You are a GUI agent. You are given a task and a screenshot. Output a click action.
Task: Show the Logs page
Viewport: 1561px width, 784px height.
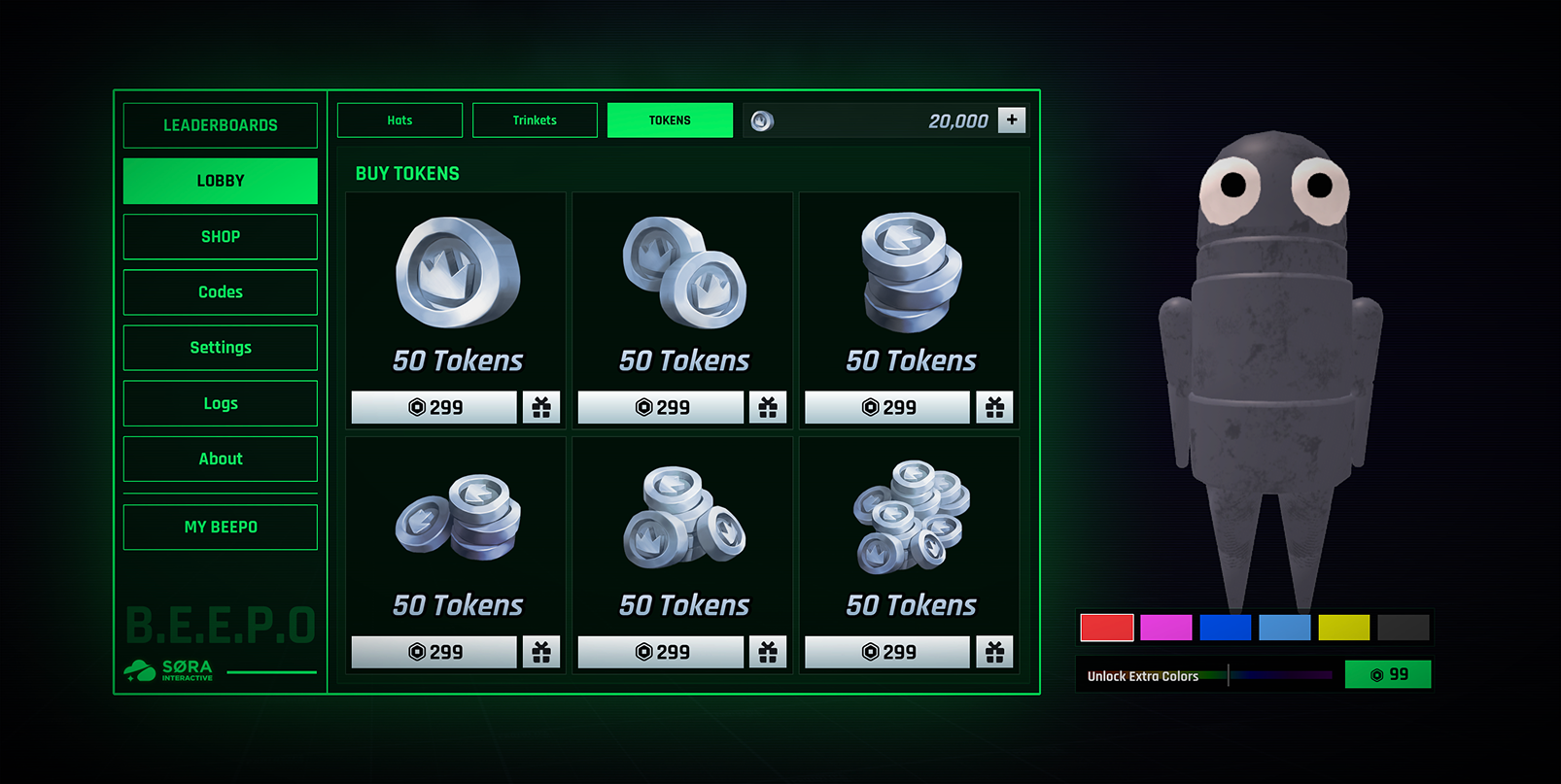point(221,403)
